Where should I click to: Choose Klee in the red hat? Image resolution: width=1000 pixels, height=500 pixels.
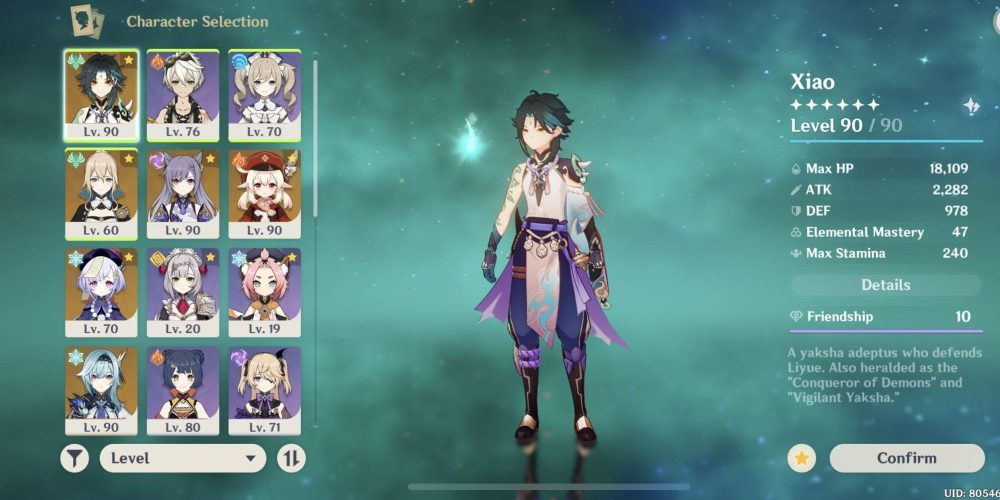tap(264, 192)
